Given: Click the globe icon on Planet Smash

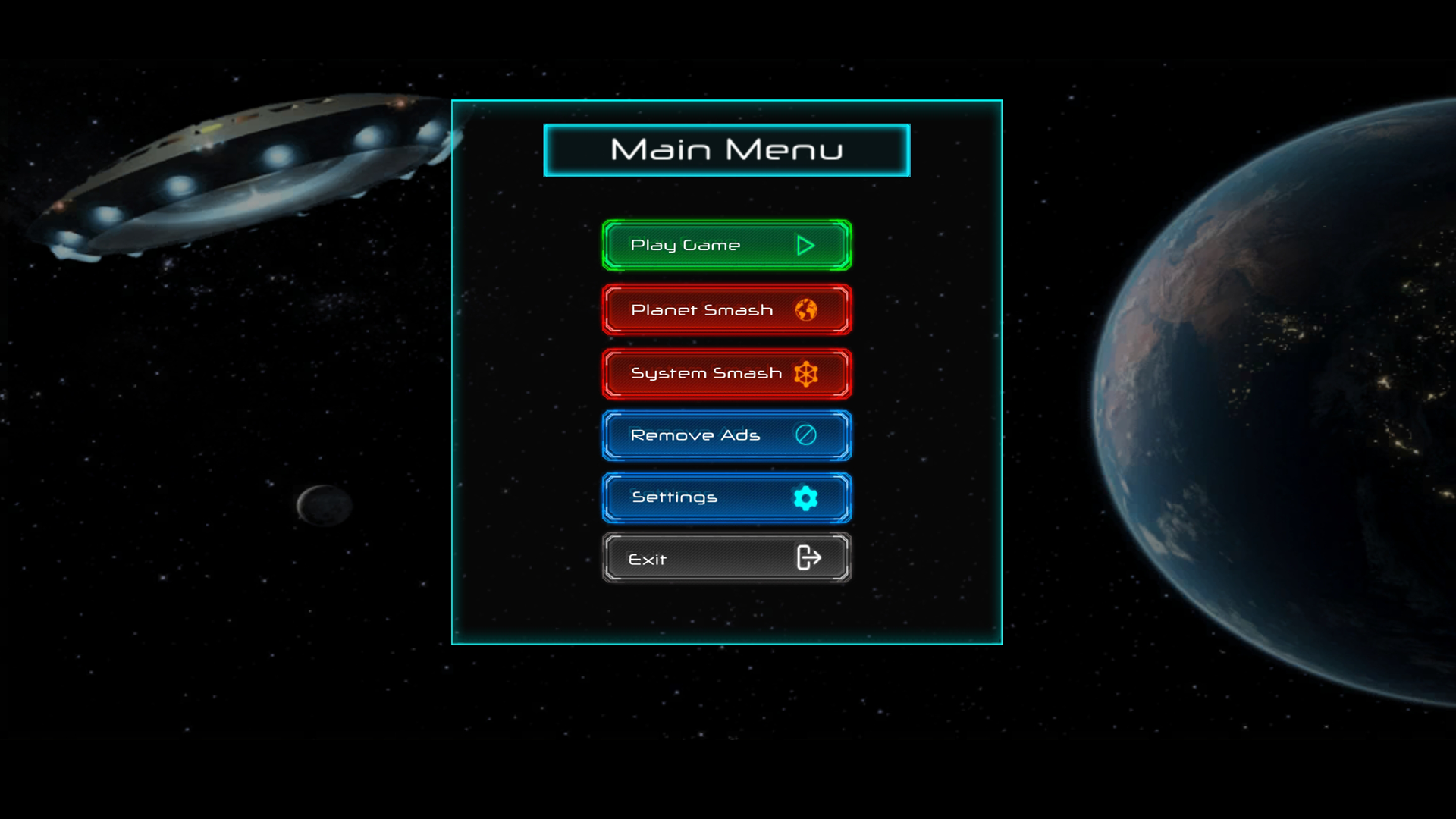Looking at the screenshot, I should pos(808,309).
